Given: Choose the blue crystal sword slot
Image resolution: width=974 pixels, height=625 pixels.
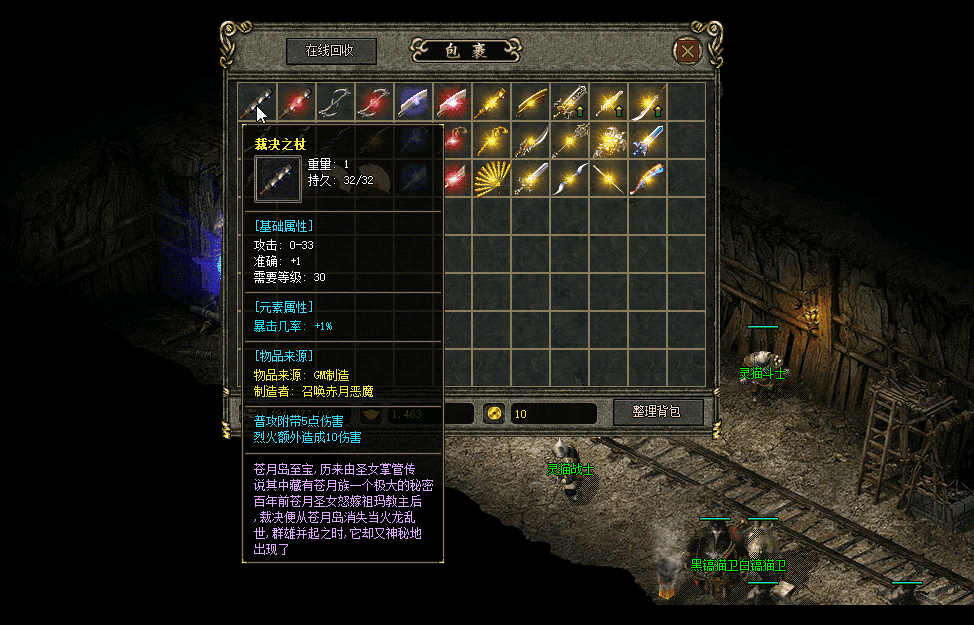Looking at the screenshot, I should (x=647, y=140).
